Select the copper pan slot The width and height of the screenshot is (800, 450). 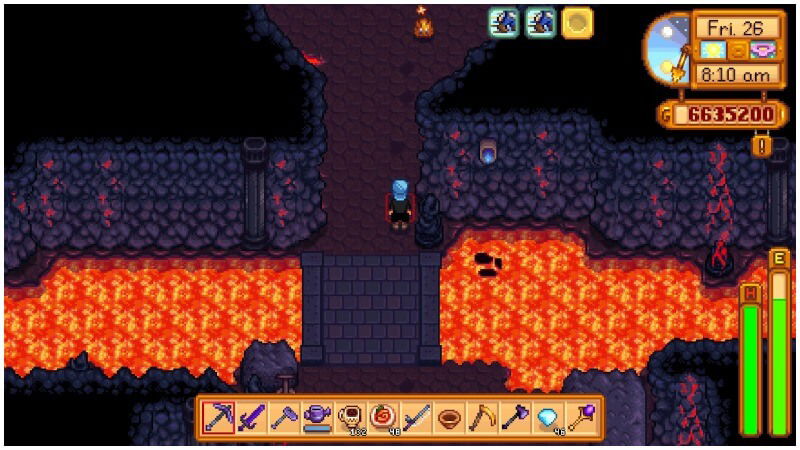[x=449, y=416]
